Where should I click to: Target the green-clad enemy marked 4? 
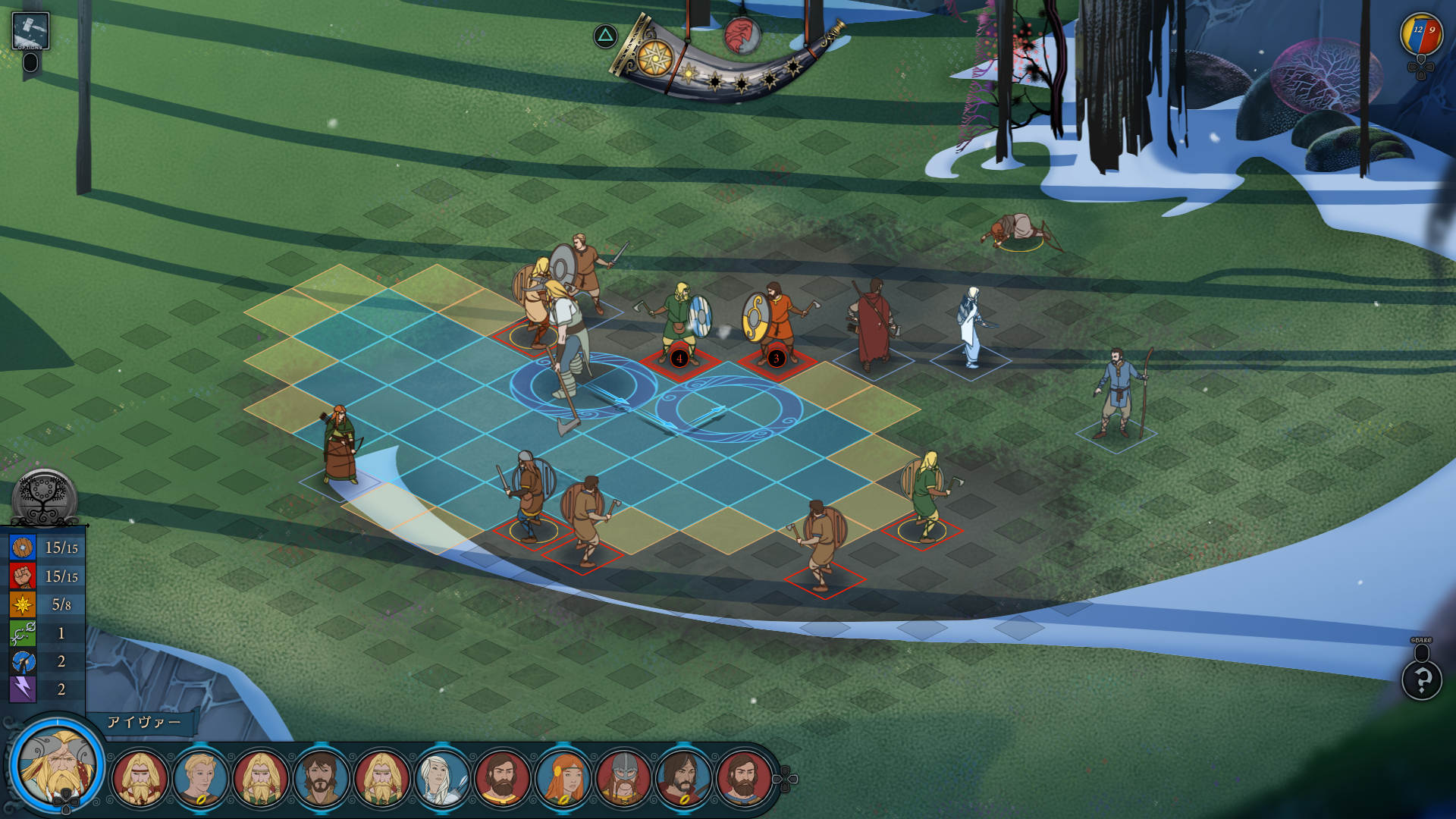pos(679,322)
